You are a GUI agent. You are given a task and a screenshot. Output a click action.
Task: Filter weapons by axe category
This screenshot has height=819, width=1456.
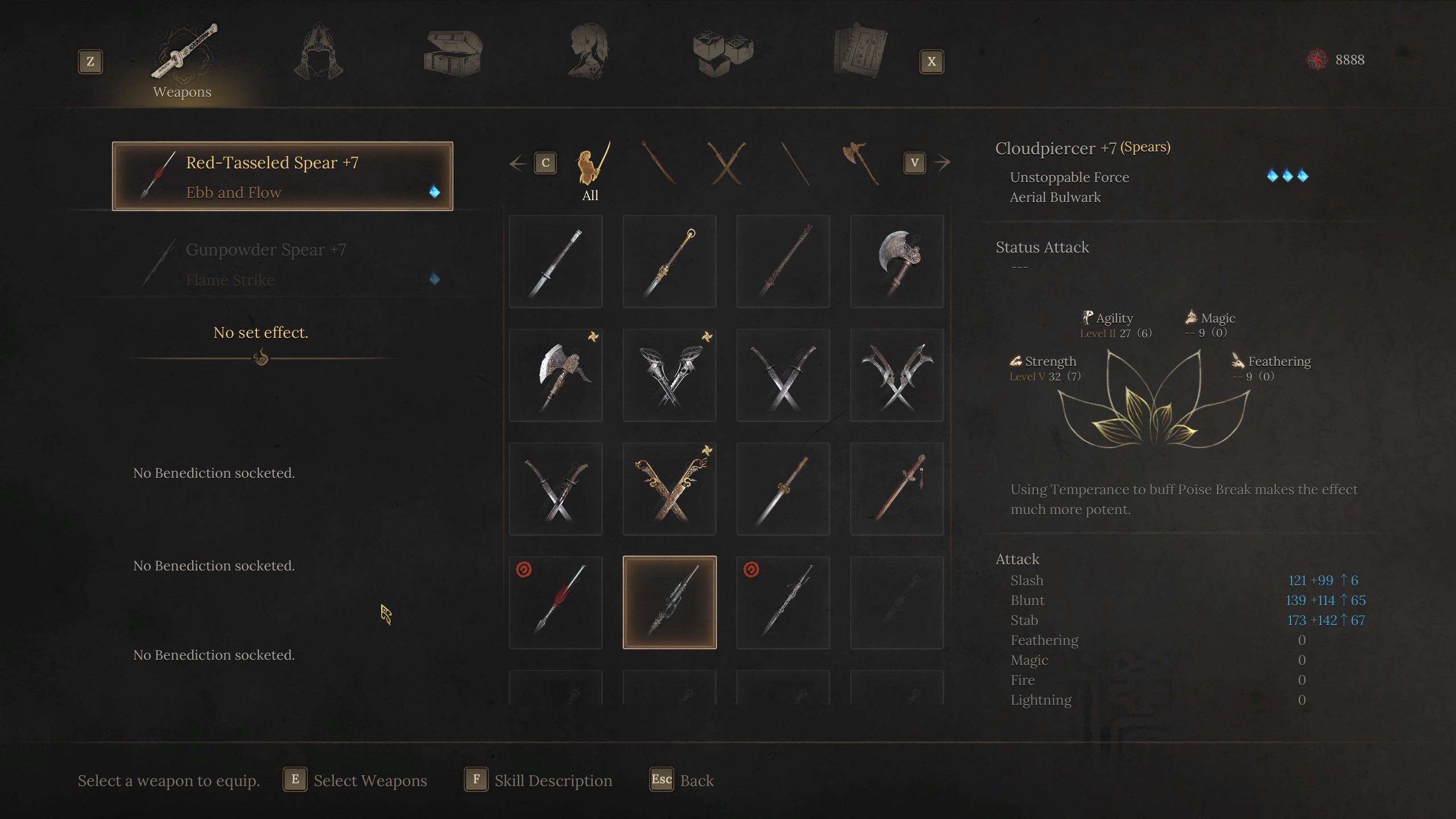coord(860,164)
